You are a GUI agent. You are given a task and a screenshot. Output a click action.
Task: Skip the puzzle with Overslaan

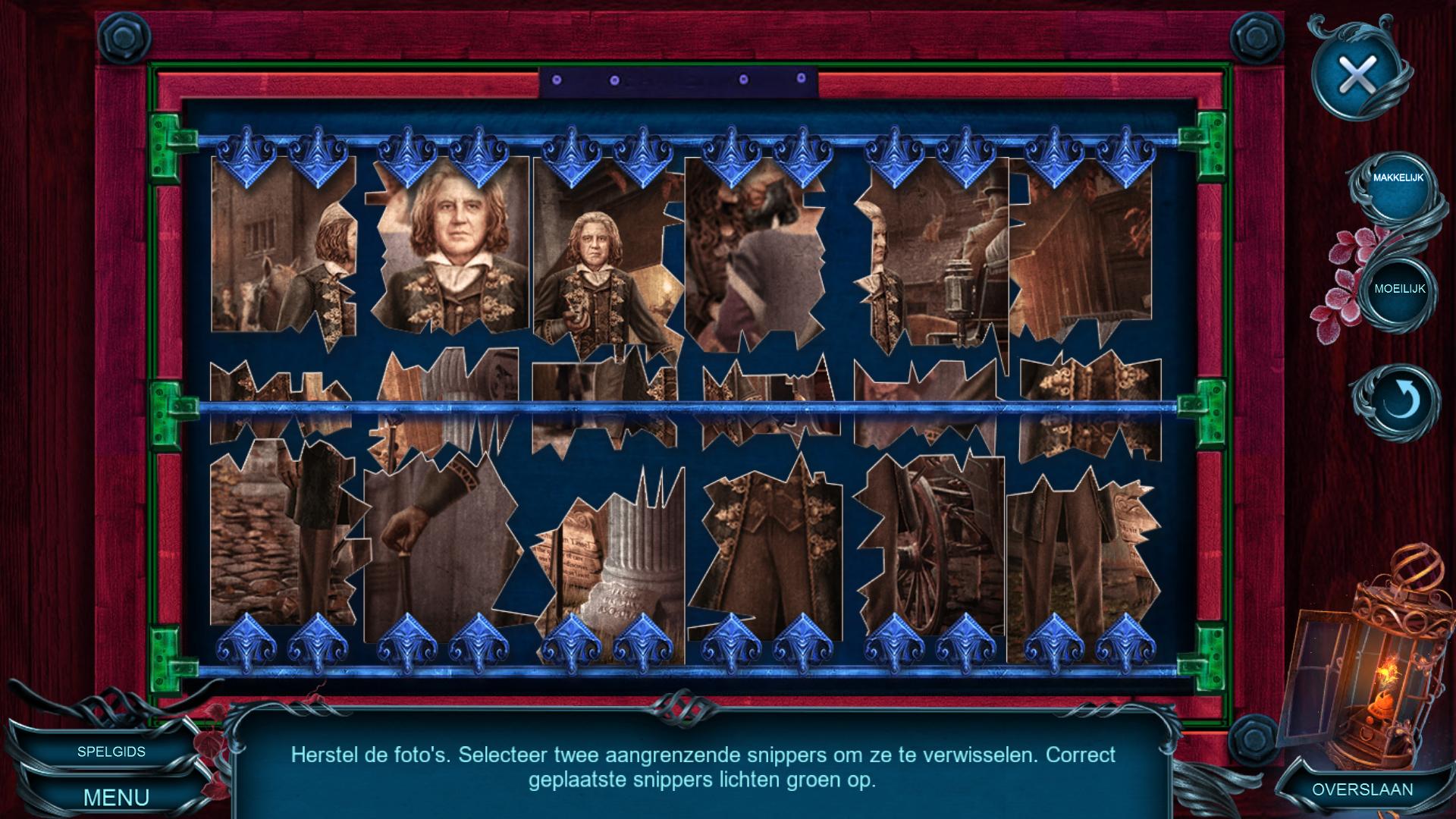1362,789
